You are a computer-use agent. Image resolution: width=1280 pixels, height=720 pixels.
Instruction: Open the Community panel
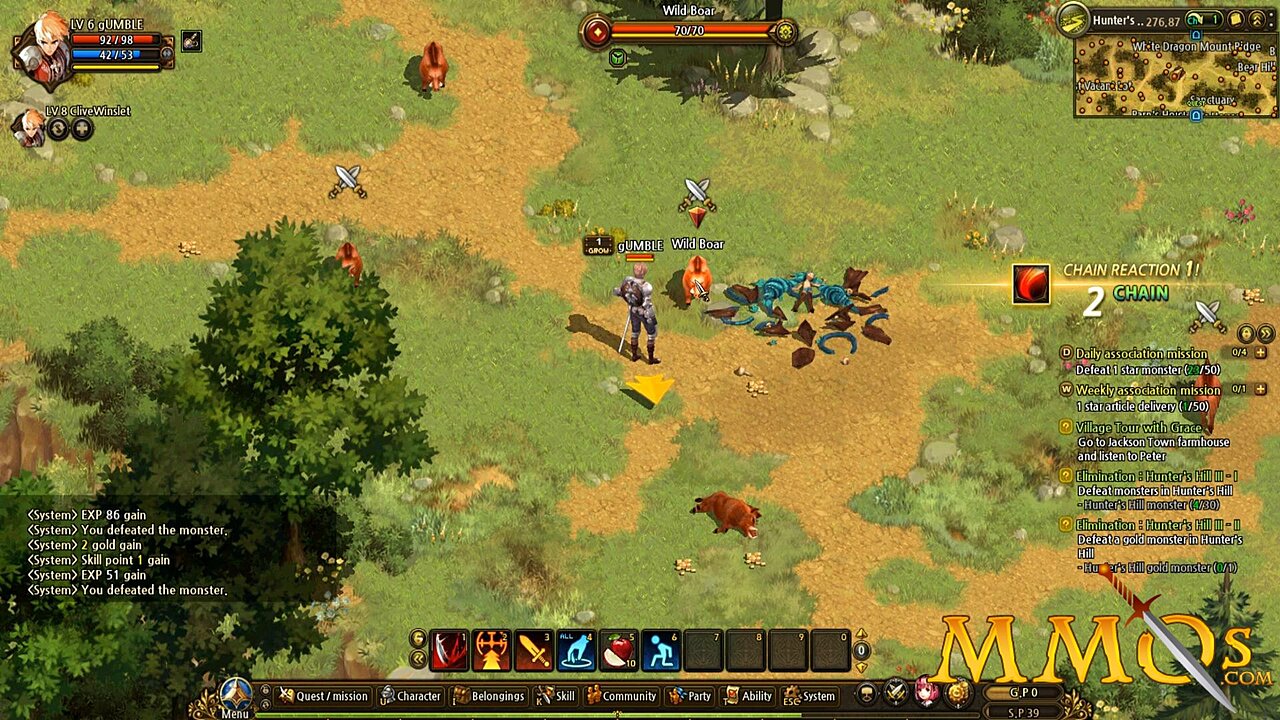[621, 696]
